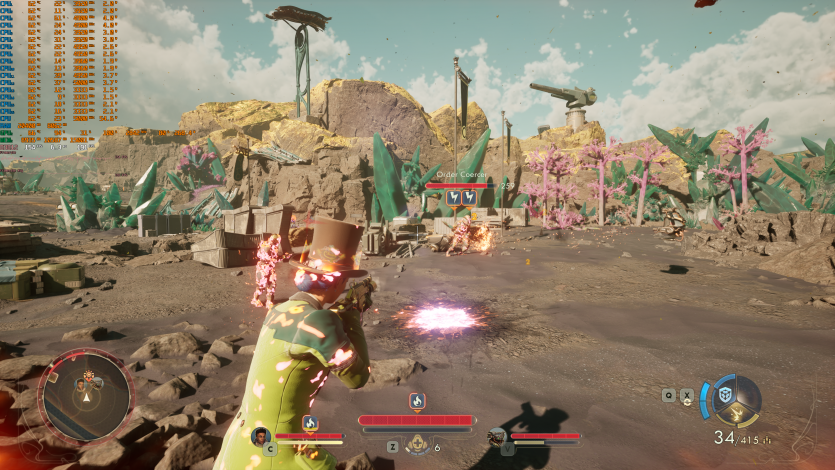Click the burning status icon above health
Image resolution: width=835 pixels, height=470 pixels.
click(x=417, y=401)
